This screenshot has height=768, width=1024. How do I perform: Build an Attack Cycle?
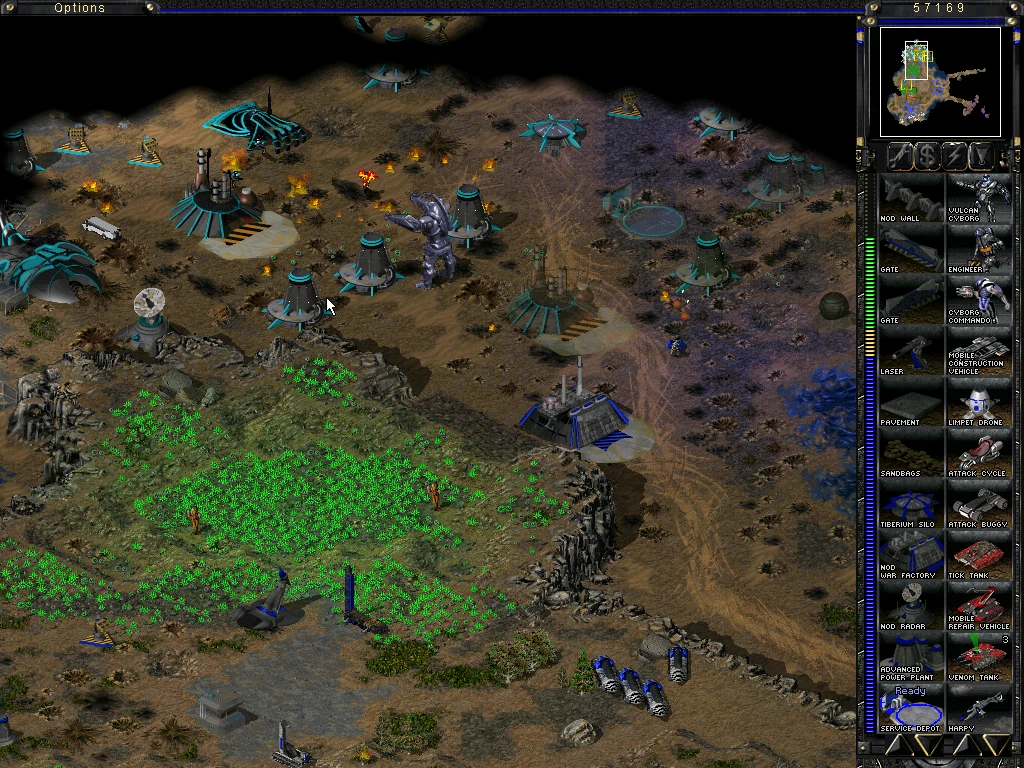tap(979, 453)
